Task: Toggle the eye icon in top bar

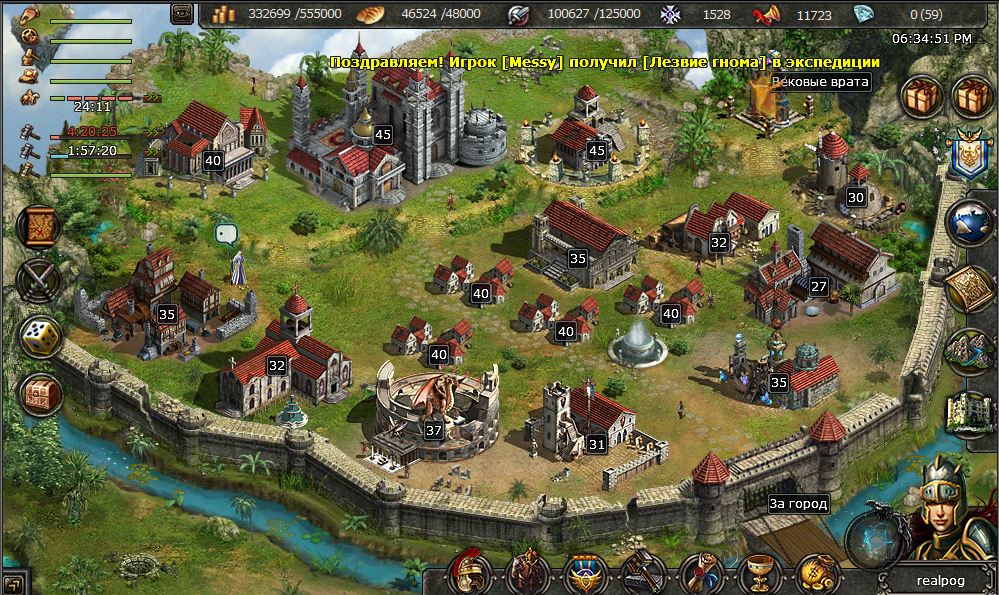Action: [182, 13]
